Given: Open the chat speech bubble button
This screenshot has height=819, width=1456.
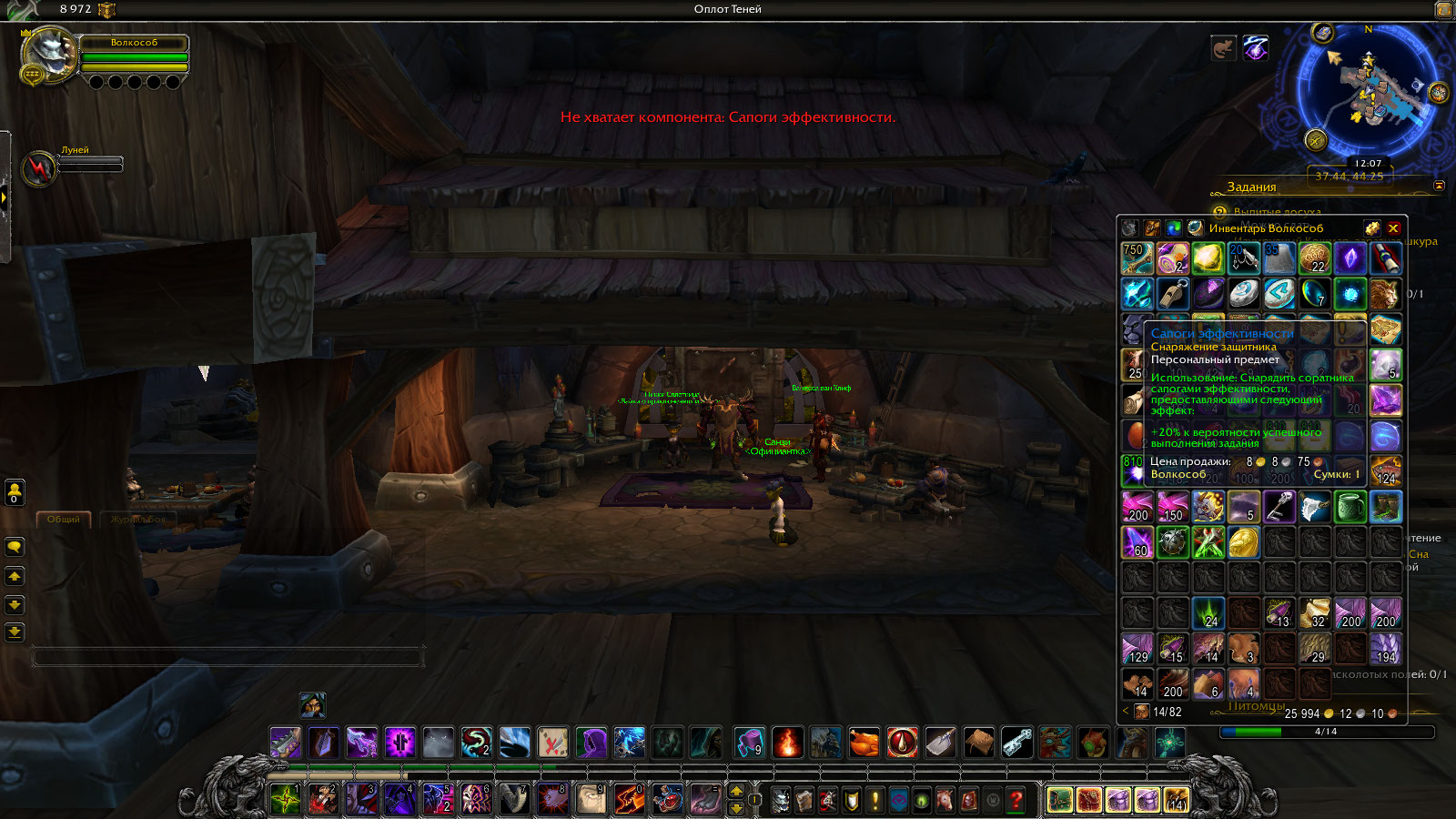Looking at the screenshot, I should (x=15, y=547).
